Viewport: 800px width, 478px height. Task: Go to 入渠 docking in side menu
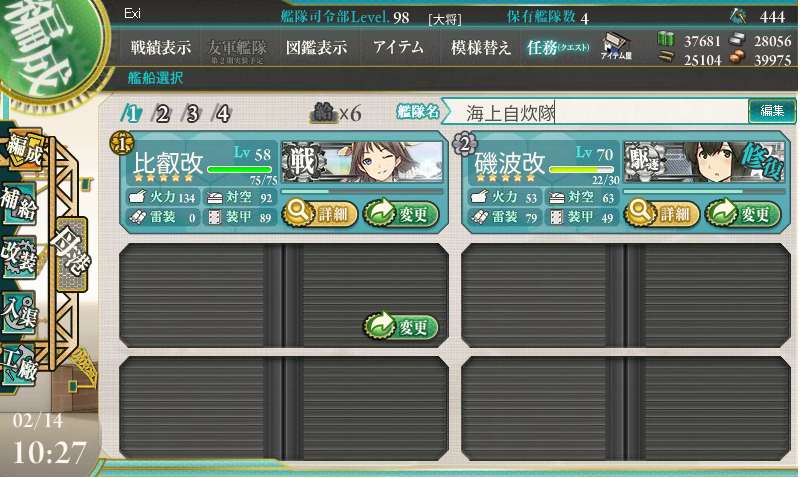coord(22,309)
